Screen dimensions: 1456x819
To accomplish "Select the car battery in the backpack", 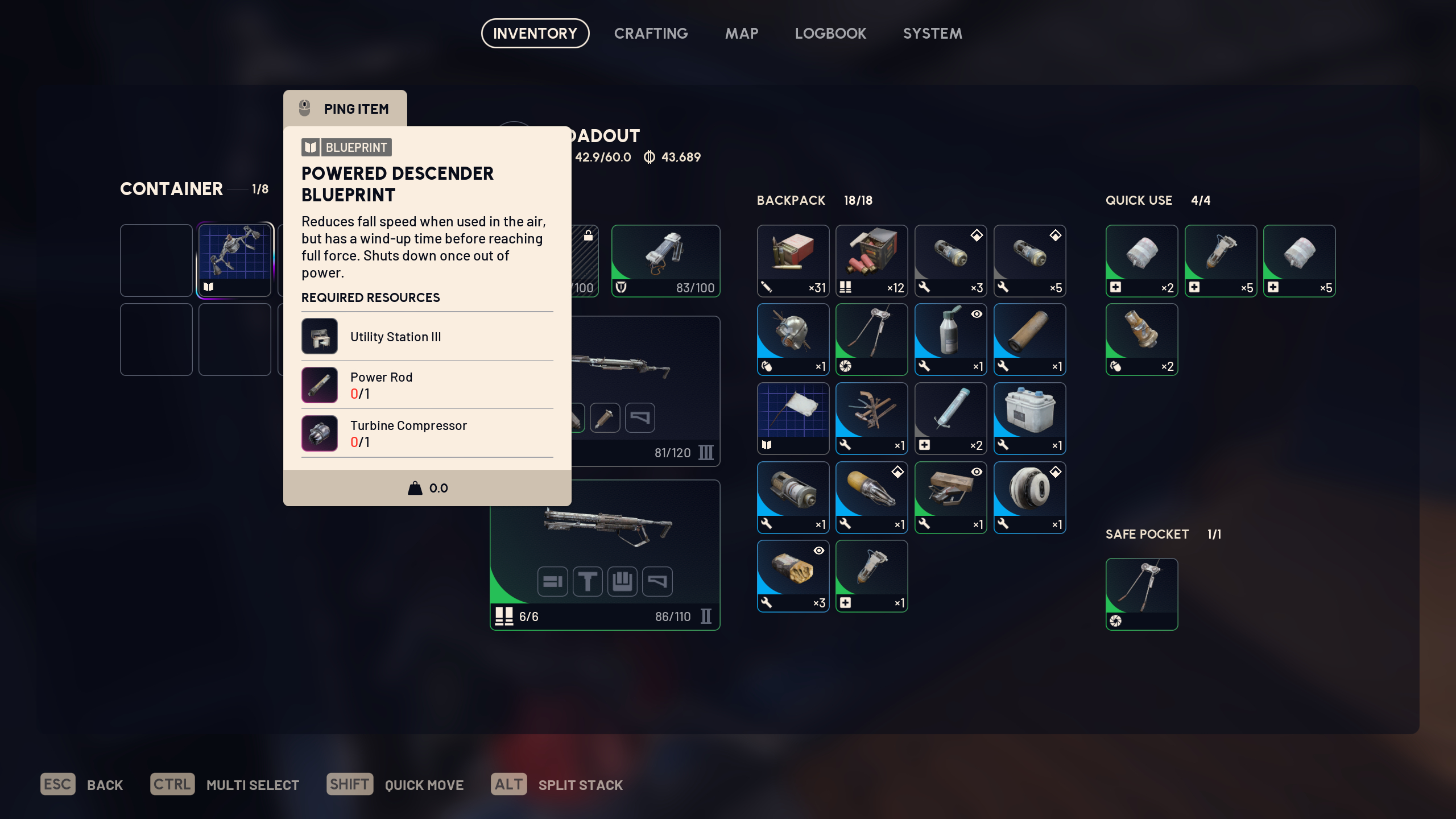I will pyautogui.click(x=1029, y=419).
